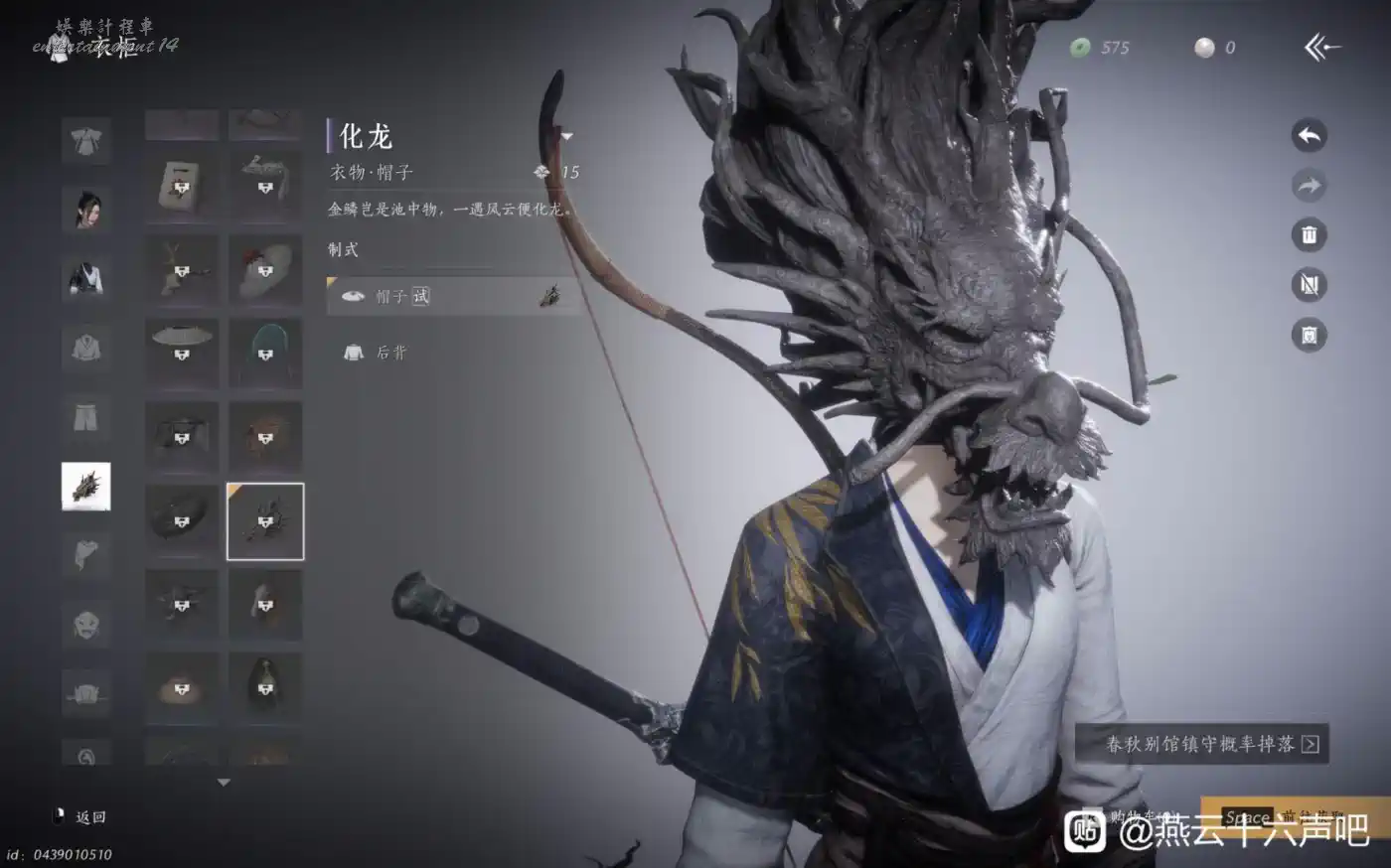Expand the dropdown arrow beside 化龙 title
The width and height of the screenshot is (1391, 868).
(x=566, y=137)
